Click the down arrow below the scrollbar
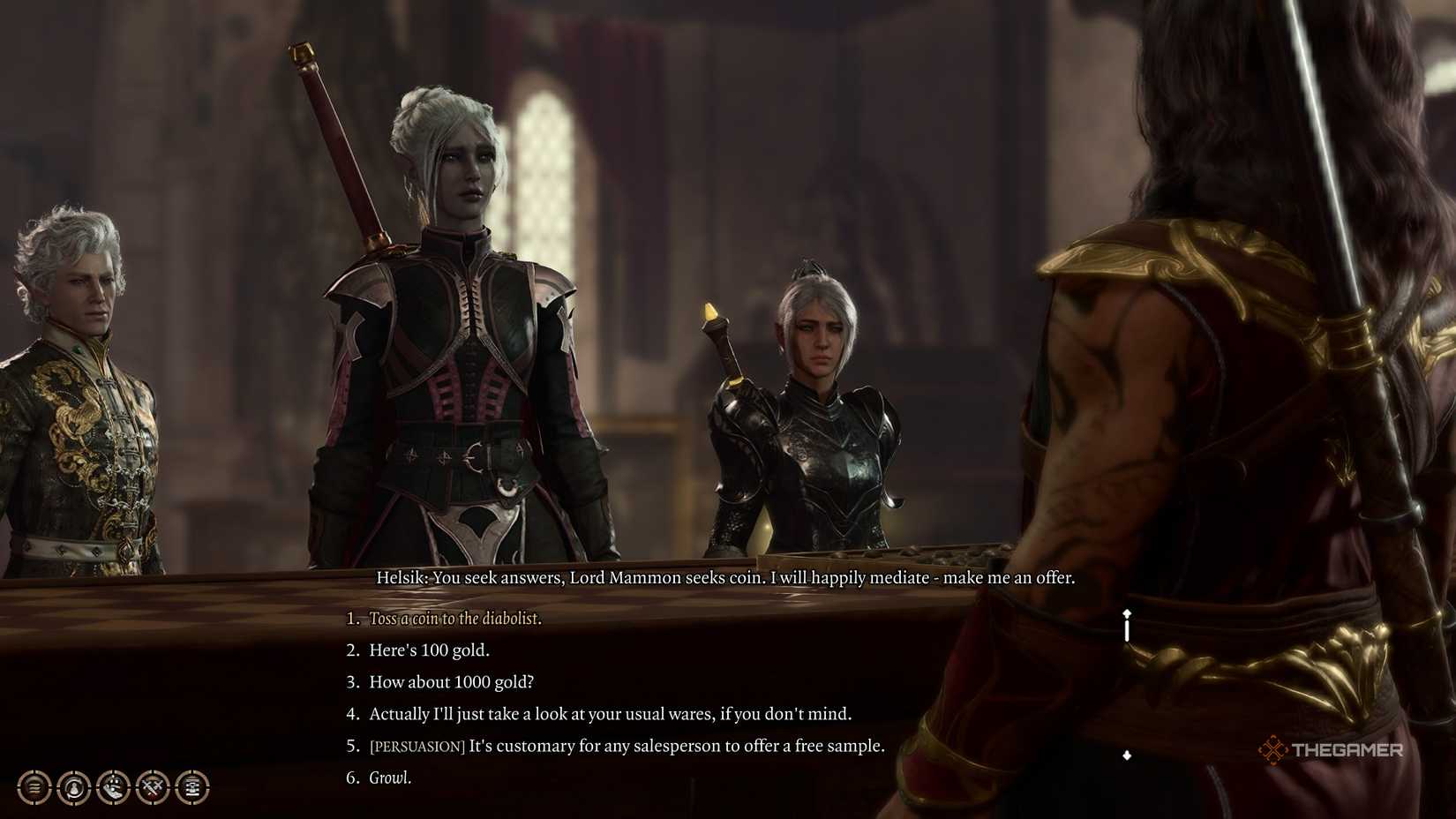Viewport: 1456px width, 819px height. pyautogui.click(x=1126, y=755)
